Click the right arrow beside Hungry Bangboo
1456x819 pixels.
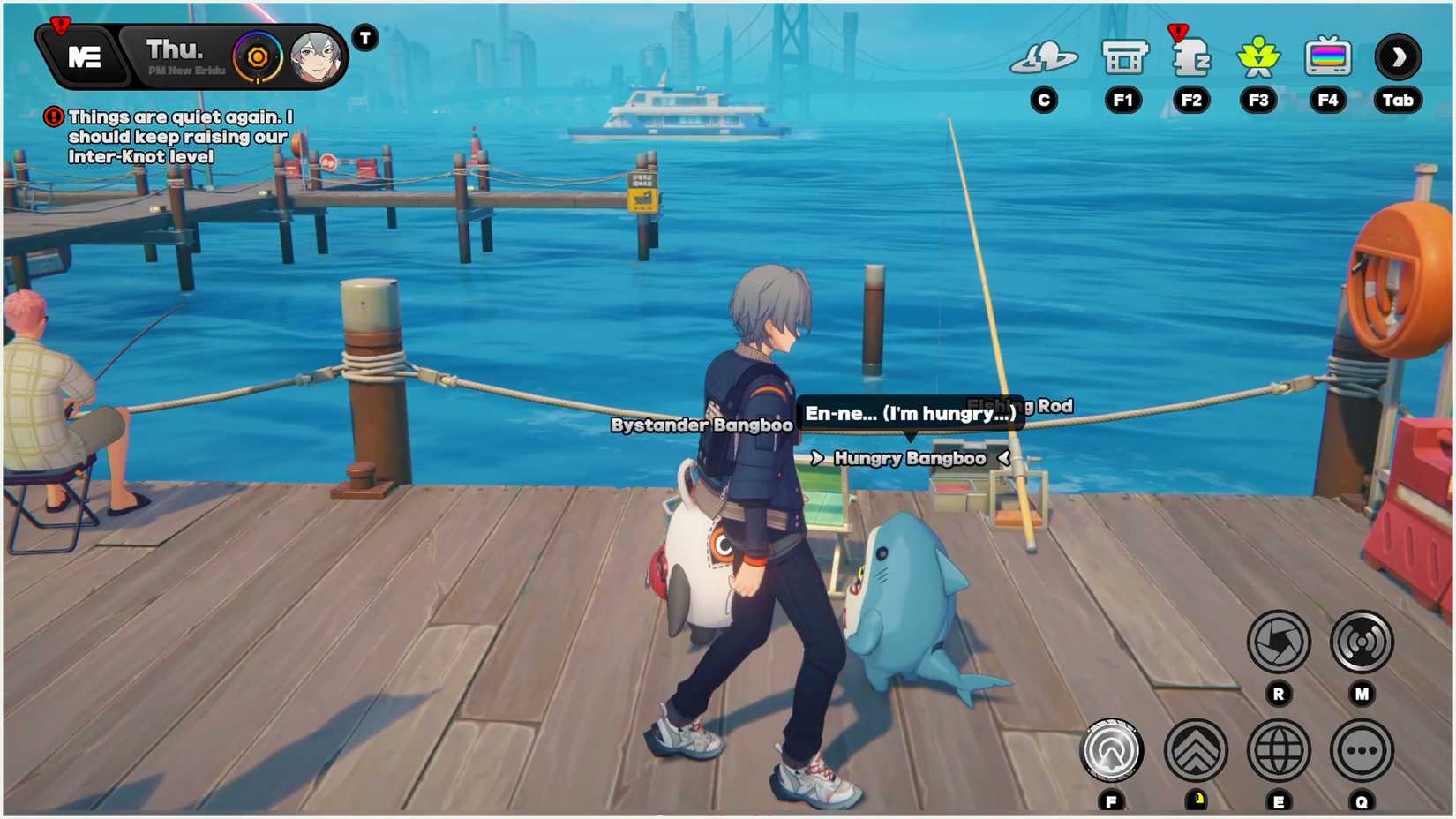pyautogui.click(x=1003, y=458)
